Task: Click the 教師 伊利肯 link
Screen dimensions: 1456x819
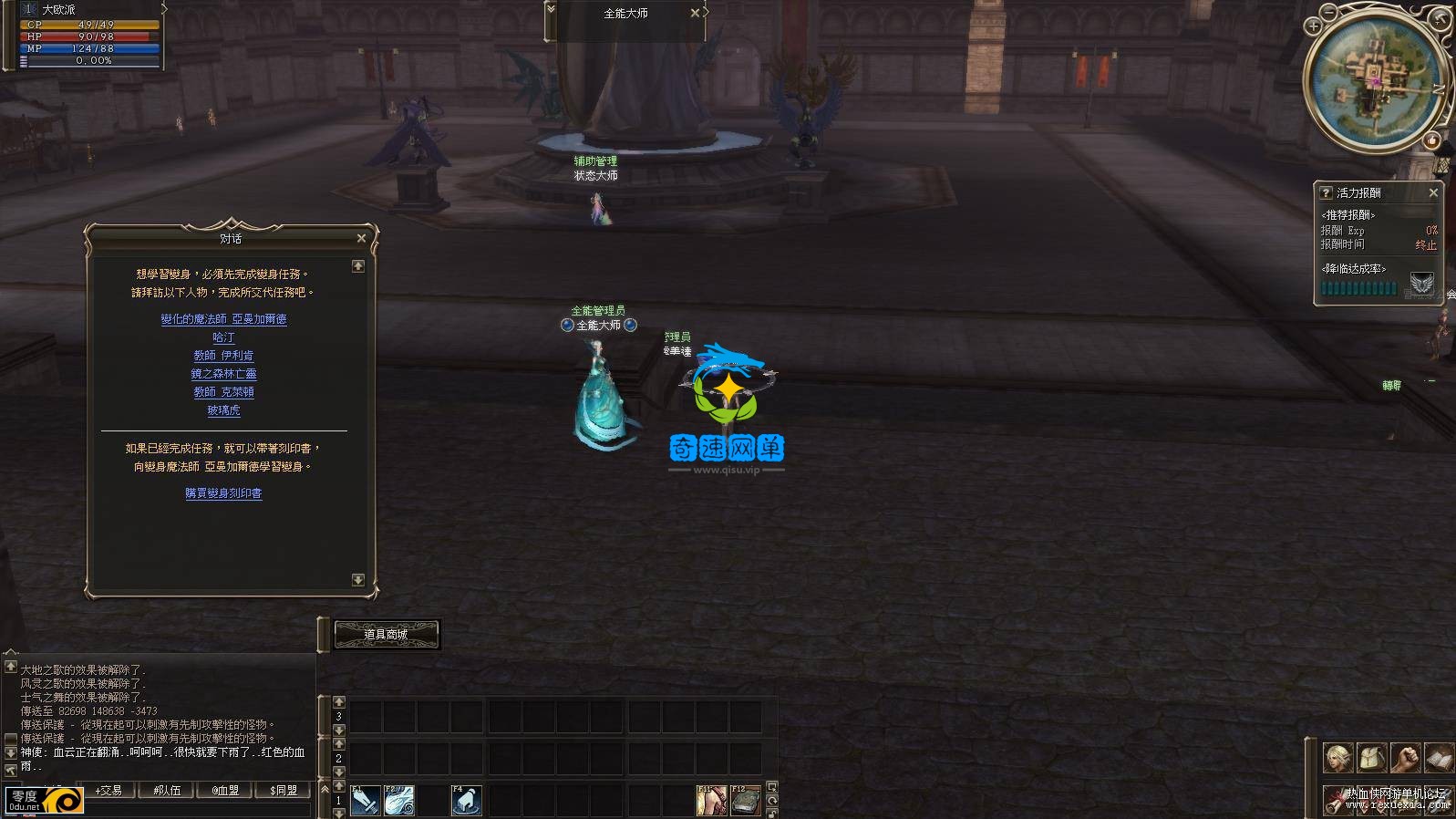Action: (223, 356)
